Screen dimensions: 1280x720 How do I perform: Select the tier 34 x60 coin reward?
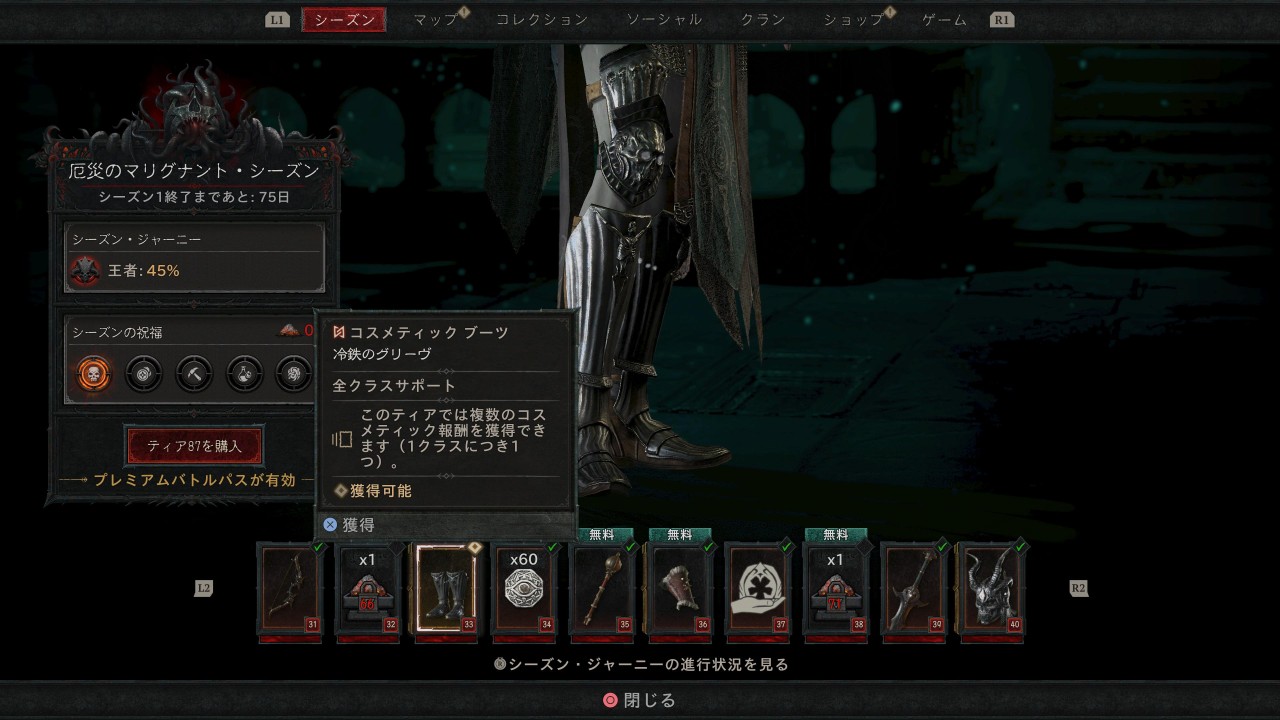click(524, 589)
